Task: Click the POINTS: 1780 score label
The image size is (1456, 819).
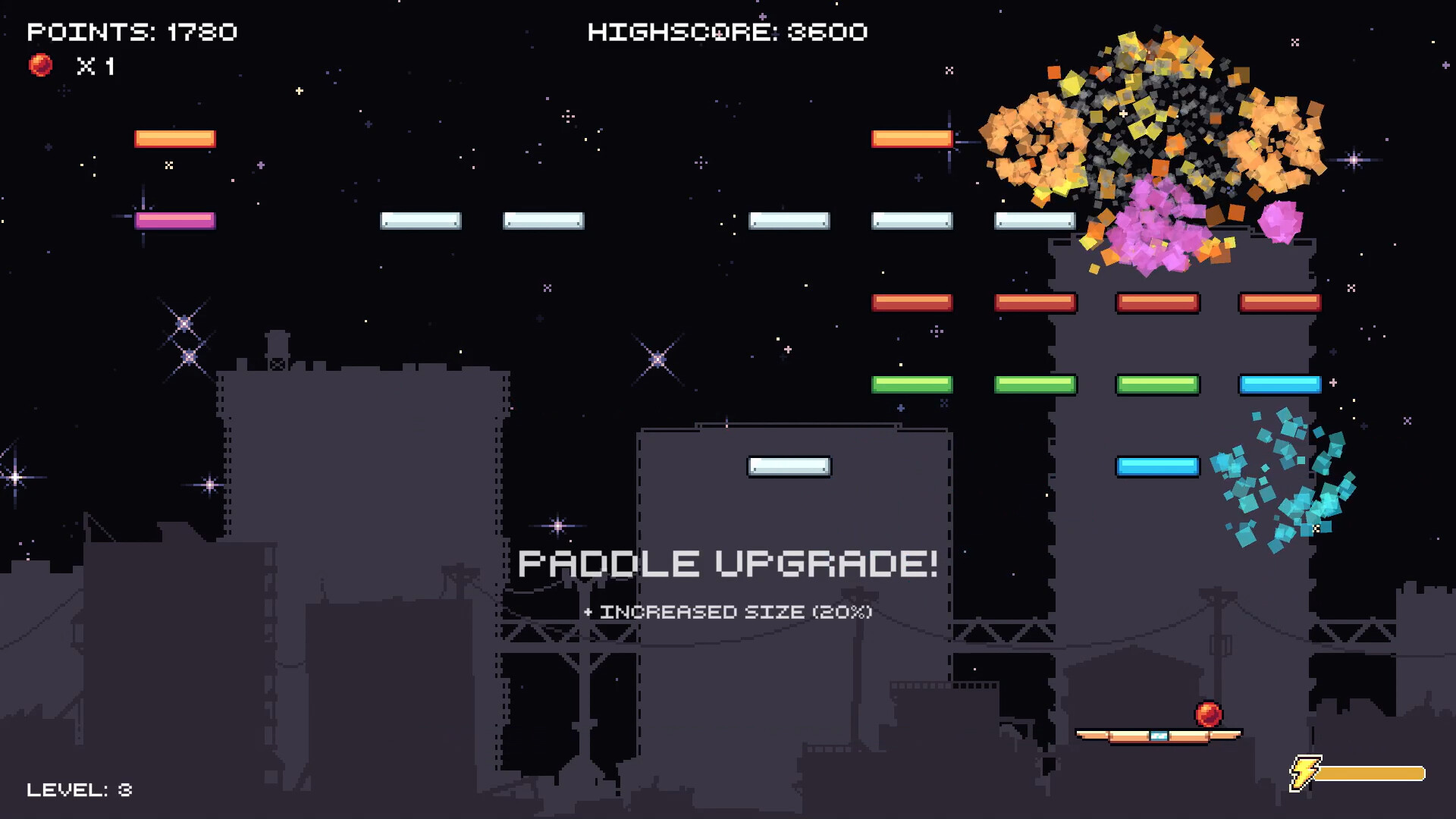Action: pos(133,32)
